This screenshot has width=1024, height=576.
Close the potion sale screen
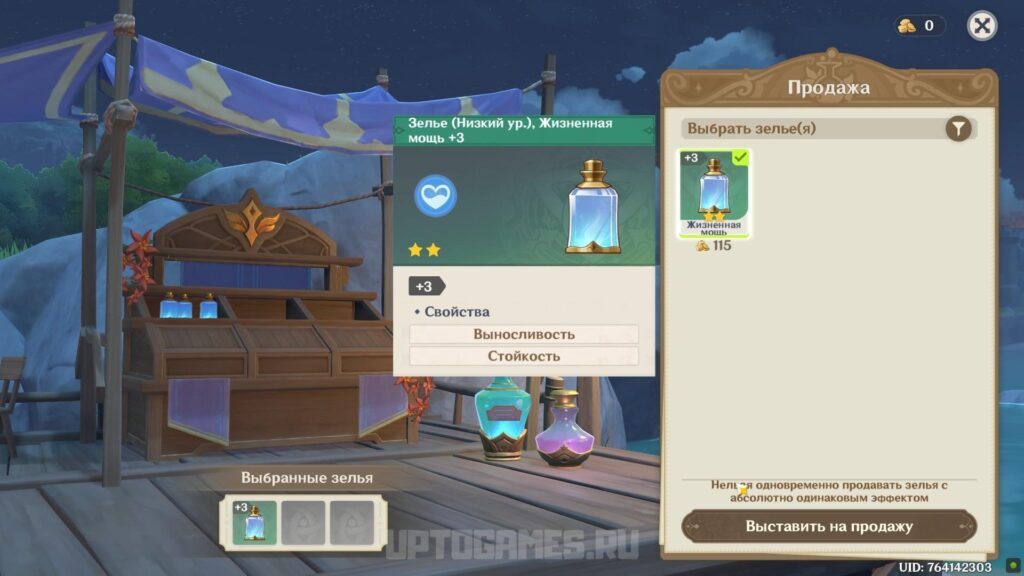(x=982, y=26)
